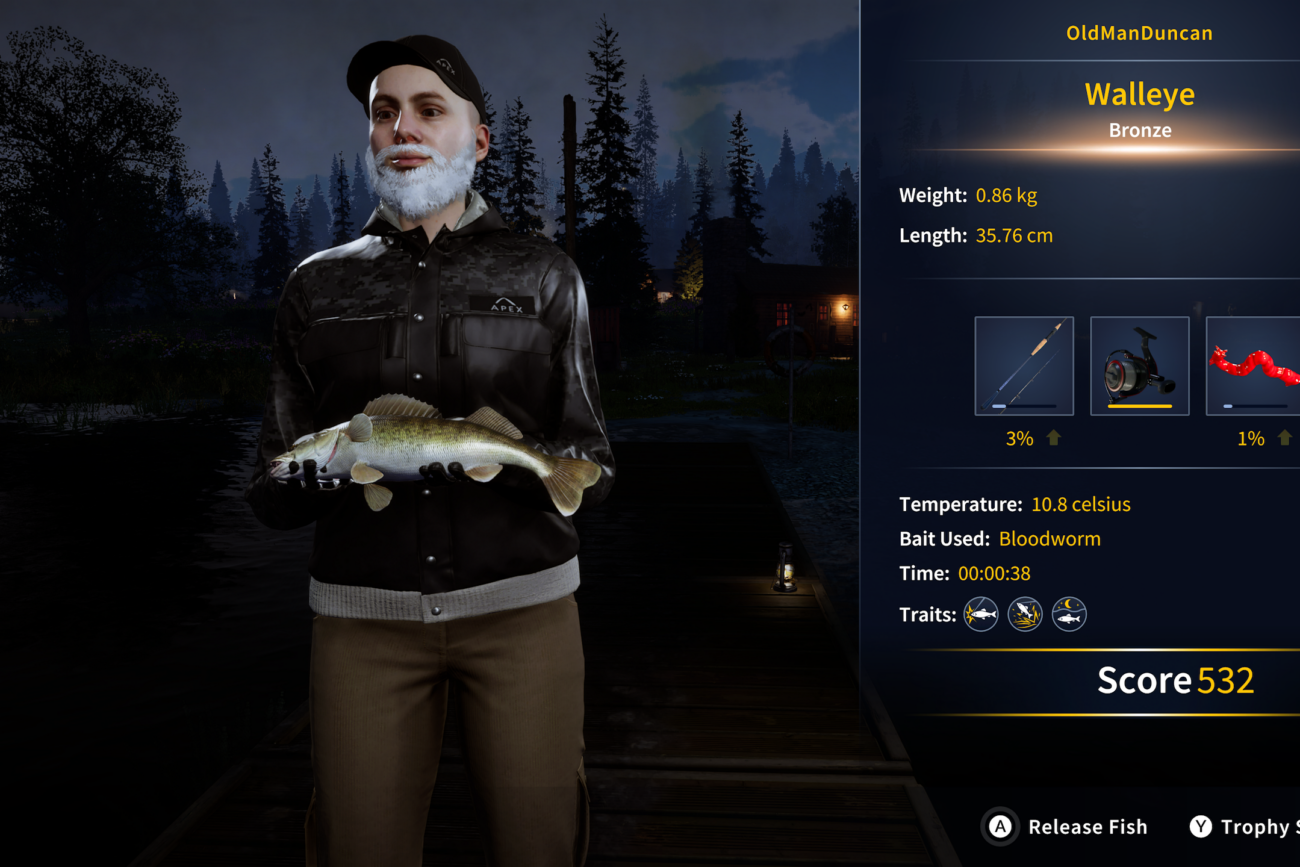Screen dimensions: 1300x867
Task: Select the red bloodworm bait slot
Action: click(x=1254, y=366)
